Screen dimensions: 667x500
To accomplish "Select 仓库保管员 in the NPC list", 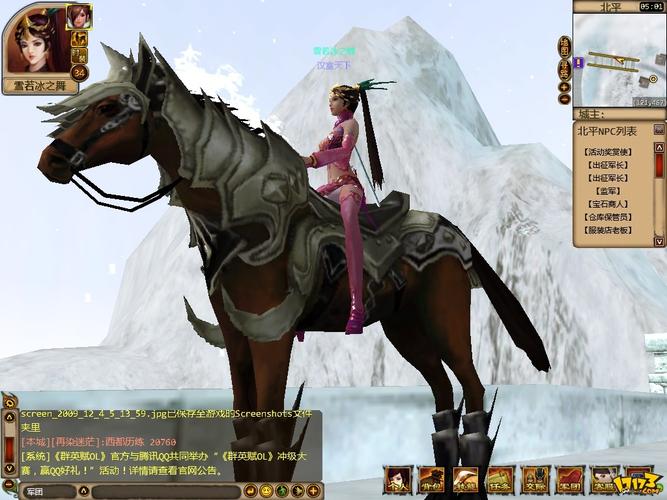I will point(608,216).
